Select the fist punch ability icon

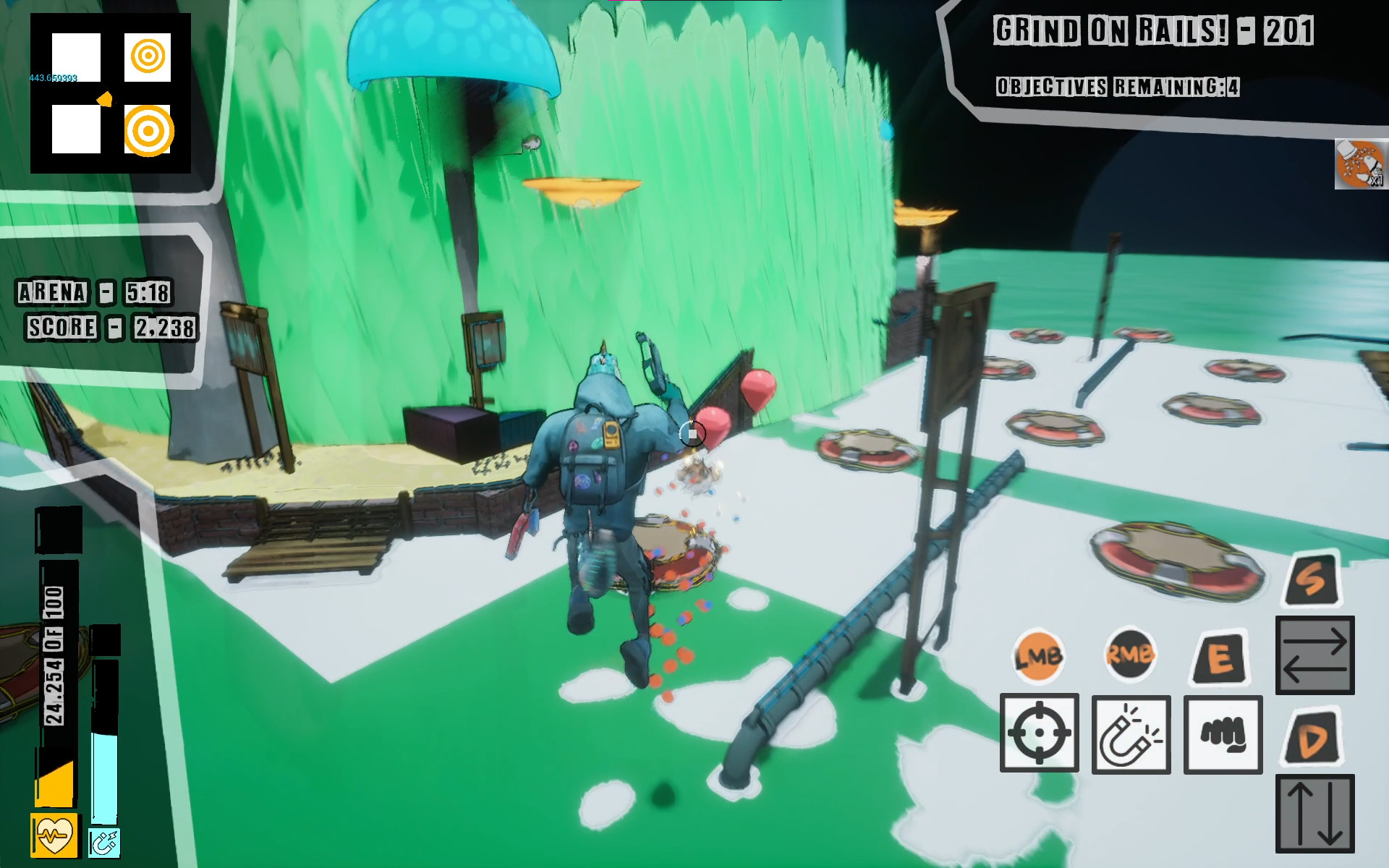click(1223, 733)
